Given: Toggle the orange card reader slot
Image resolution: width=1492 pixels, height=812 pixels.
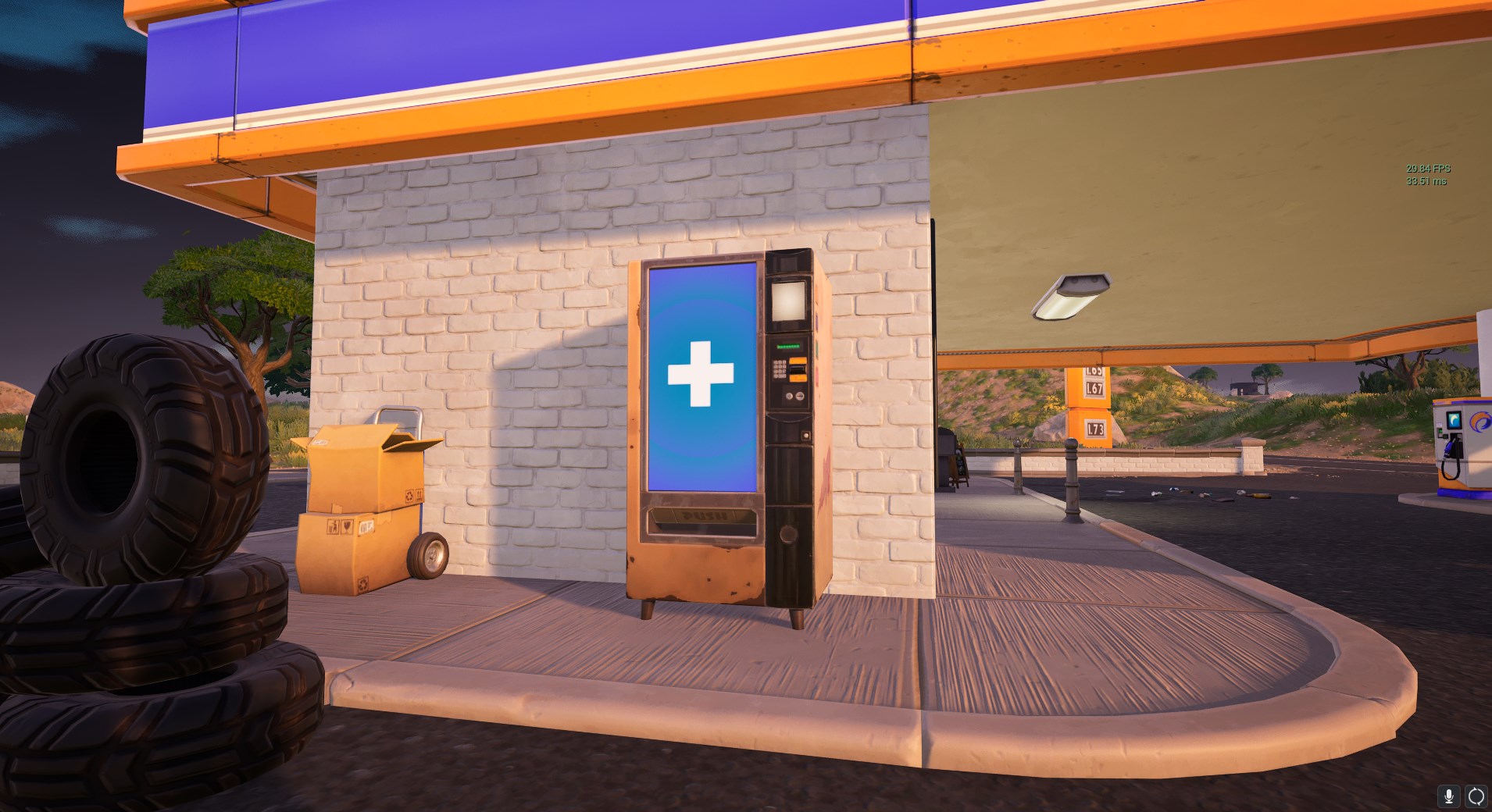Looking at the screenshot, I should (x=798, y=361).
